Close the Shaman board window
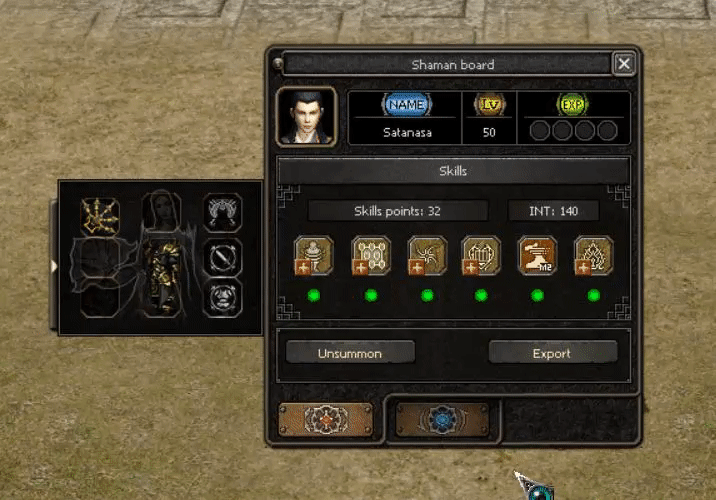This screenshot has height=500, width=716. (624, 65)
